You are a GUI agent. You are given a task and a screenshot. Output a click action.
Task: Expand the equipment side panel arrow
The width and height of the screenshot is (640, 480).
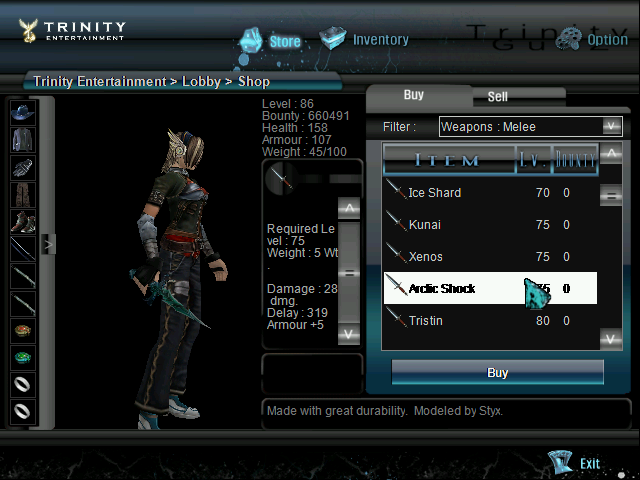[47, 243]
